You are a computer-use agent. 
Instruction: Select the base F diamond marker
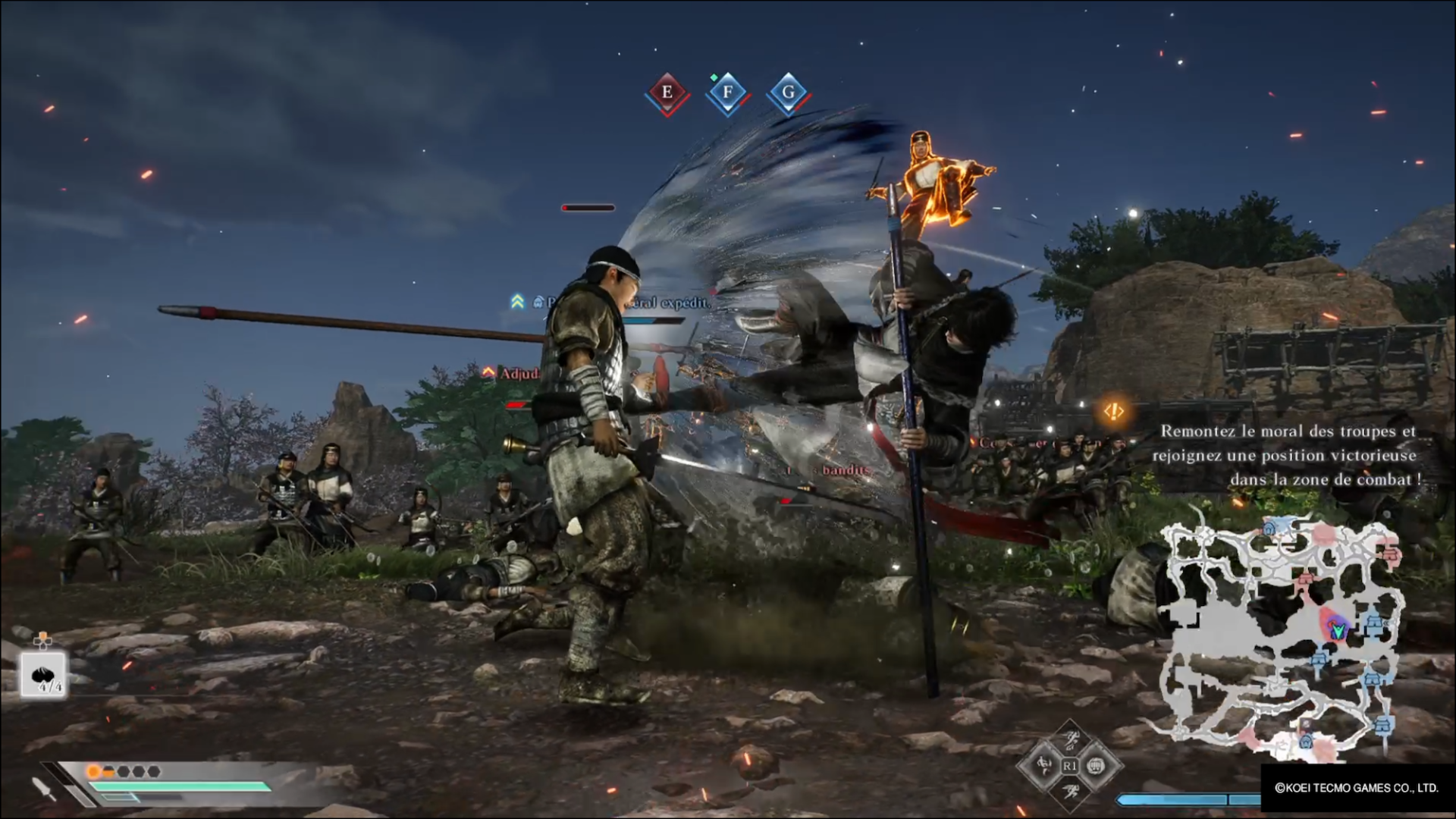point(727,93)
